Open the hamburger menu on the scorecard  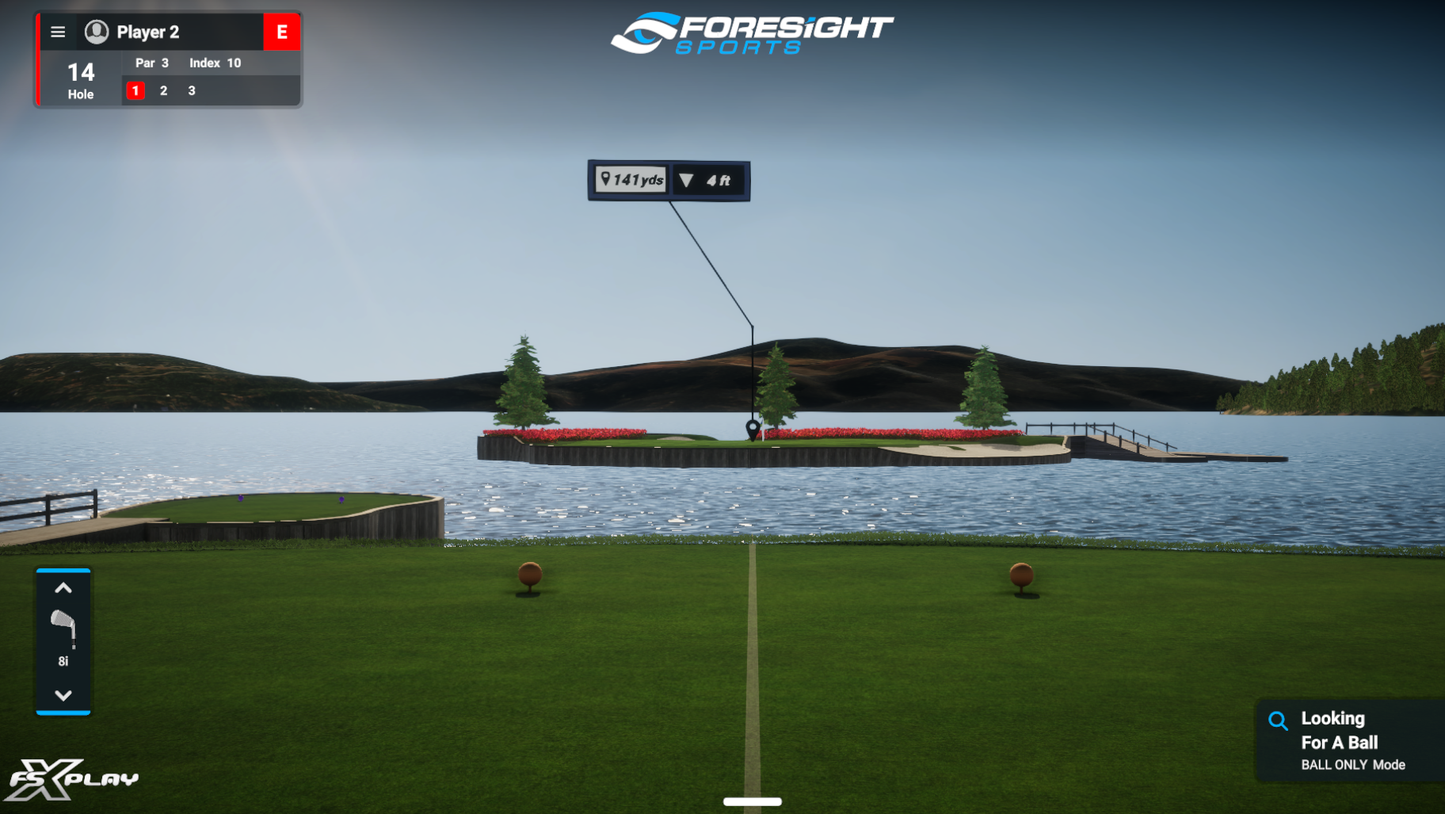tap(57, 31)
